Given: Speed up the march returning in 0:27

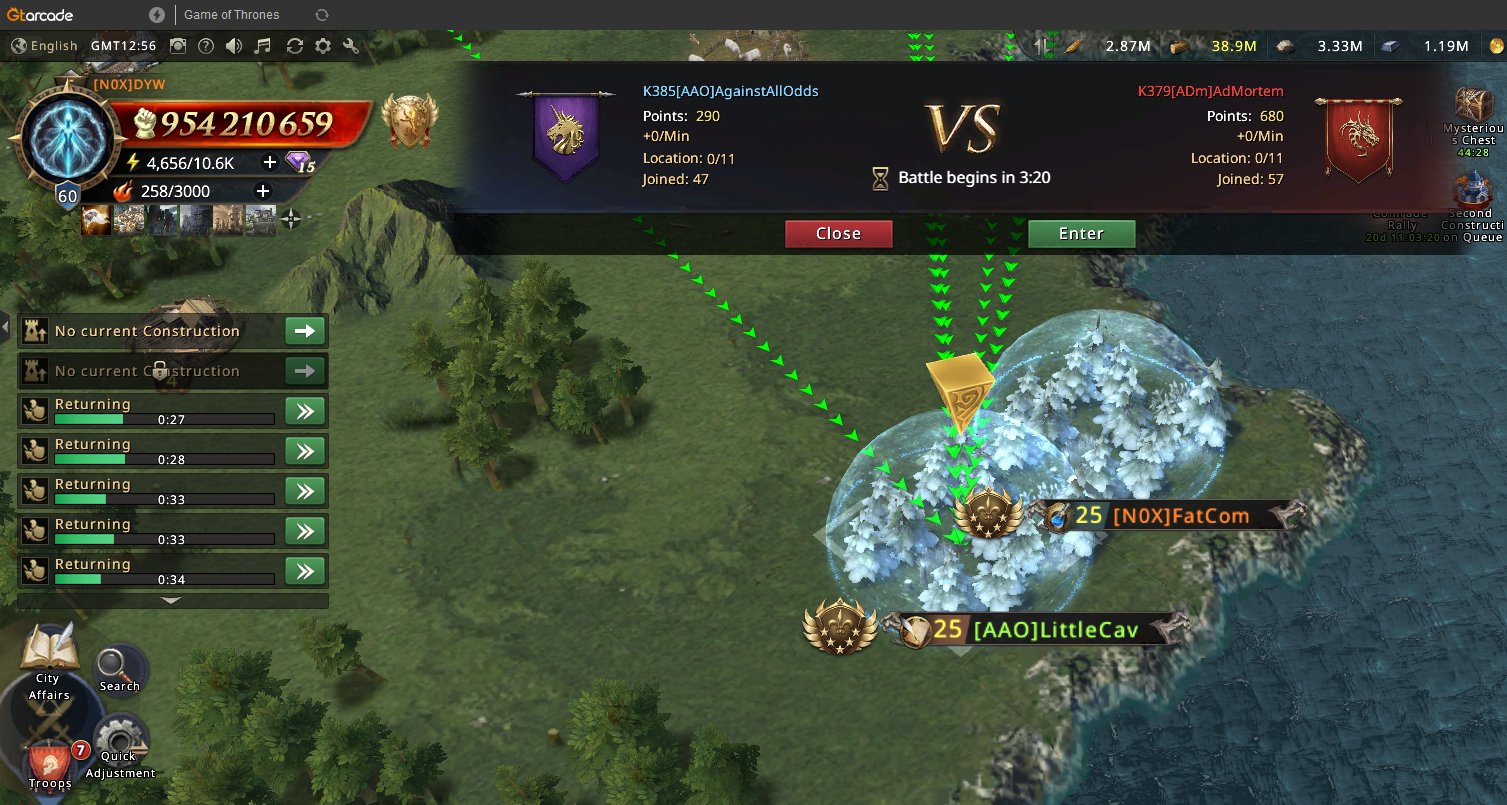Looking at the screenshot, I should [305, 411].
